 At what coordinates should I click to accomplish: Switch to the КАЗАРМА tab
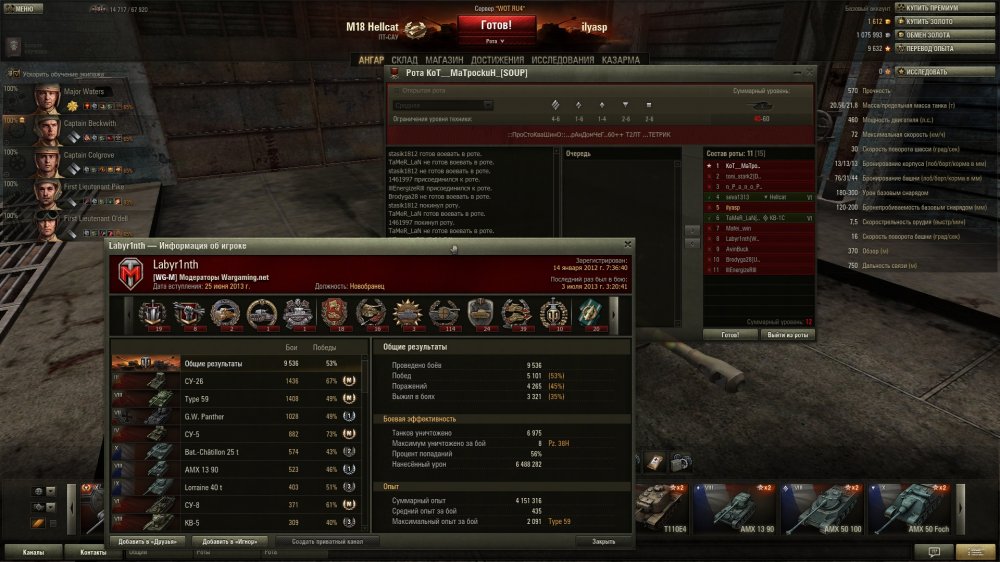(x=621, y=60)
